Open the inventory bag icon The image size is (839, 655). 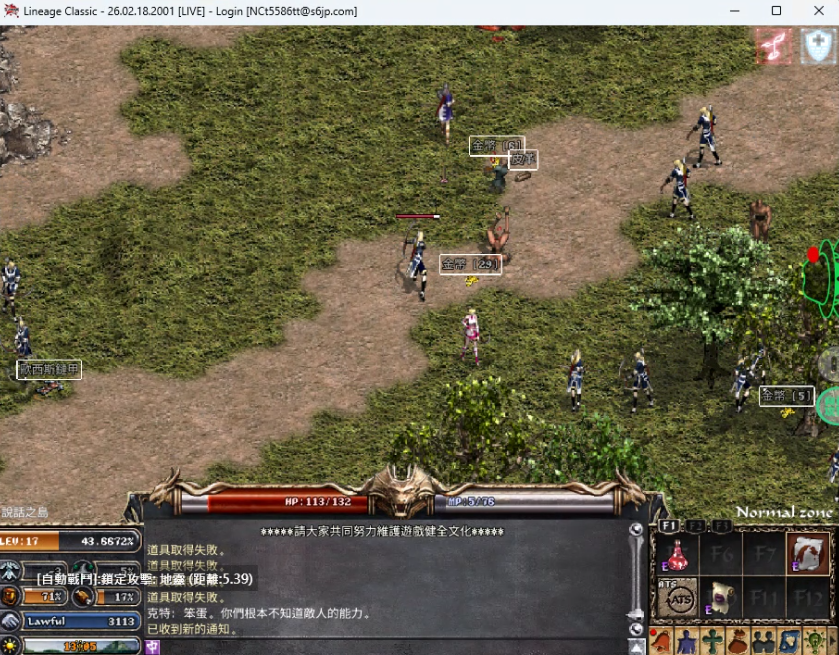pos(737,641)
